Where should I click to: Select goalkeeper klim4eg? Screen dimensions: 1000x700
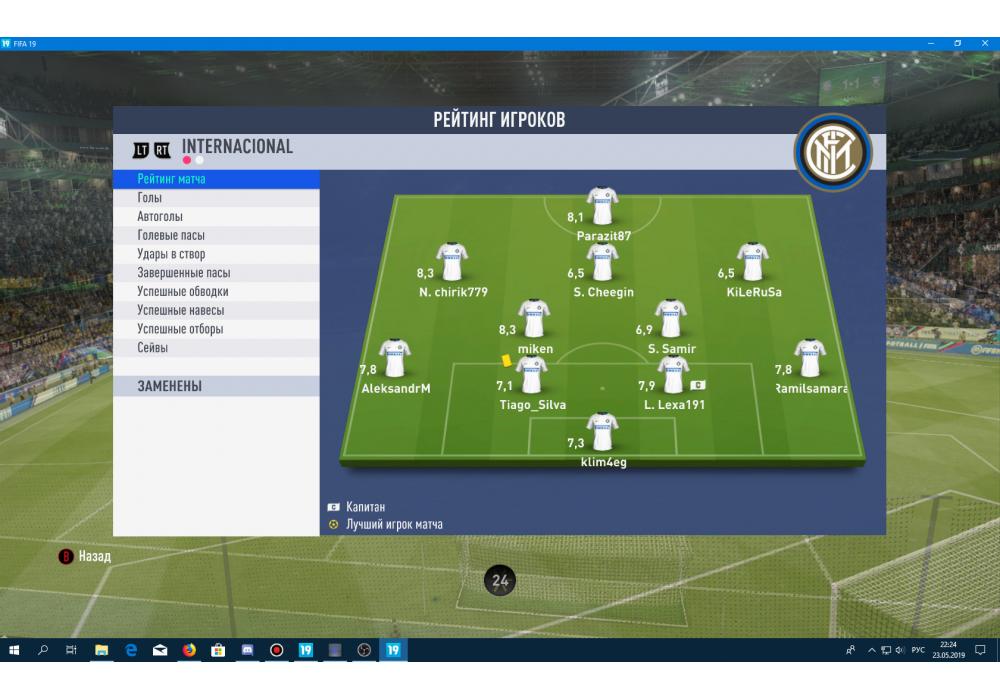coord(602,433)
